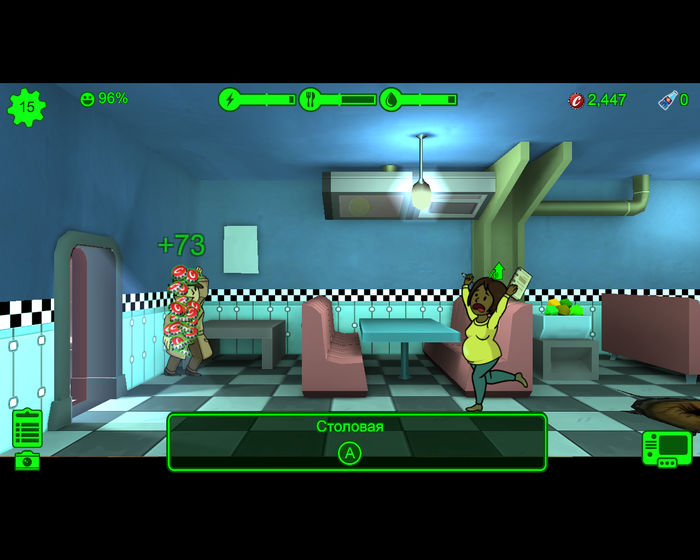Viewport: 700px width, 560px height.
Task: Tap the green level-up arrow above the dweller
Action: click(498, 271)
